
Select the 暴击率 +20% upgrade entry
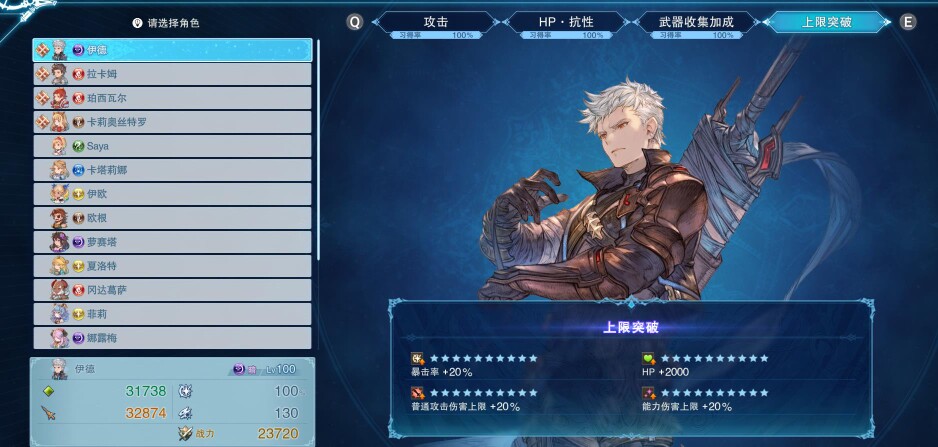[475, 365]
